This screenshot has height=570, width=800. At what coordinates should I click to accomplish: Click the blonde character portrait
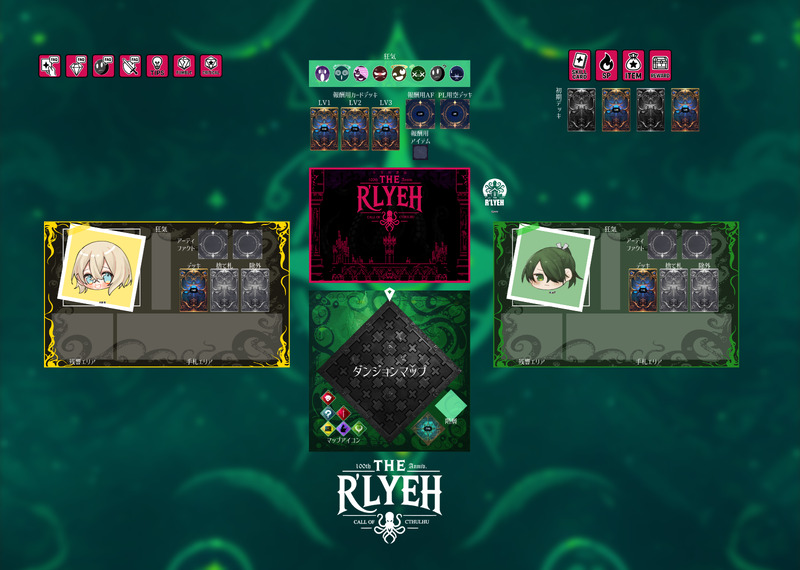pos(98,264)
